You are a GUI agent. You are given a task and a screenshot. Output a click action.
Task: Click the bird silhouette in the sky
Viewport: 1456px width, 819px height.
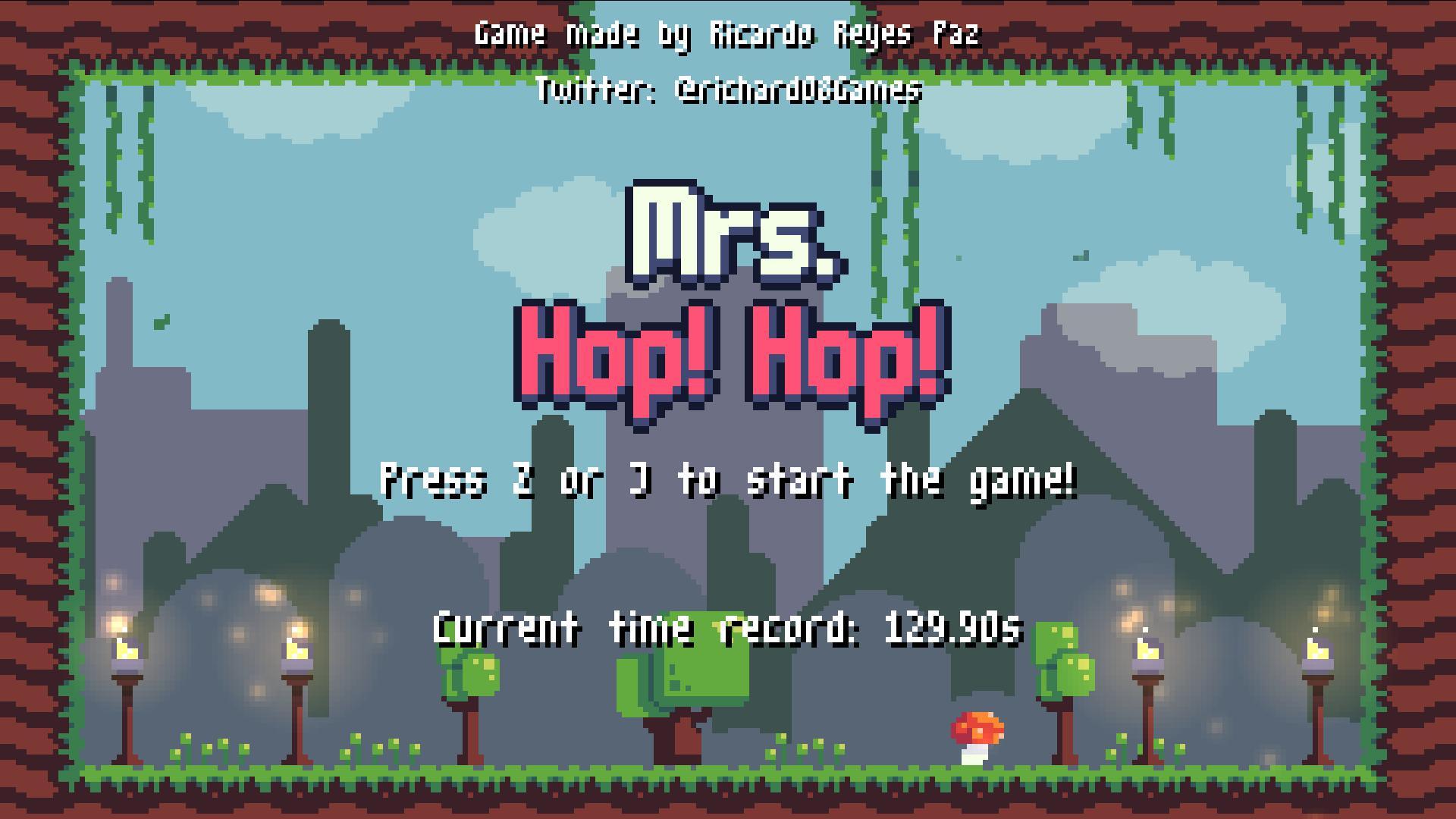[x=1081, y=256]
